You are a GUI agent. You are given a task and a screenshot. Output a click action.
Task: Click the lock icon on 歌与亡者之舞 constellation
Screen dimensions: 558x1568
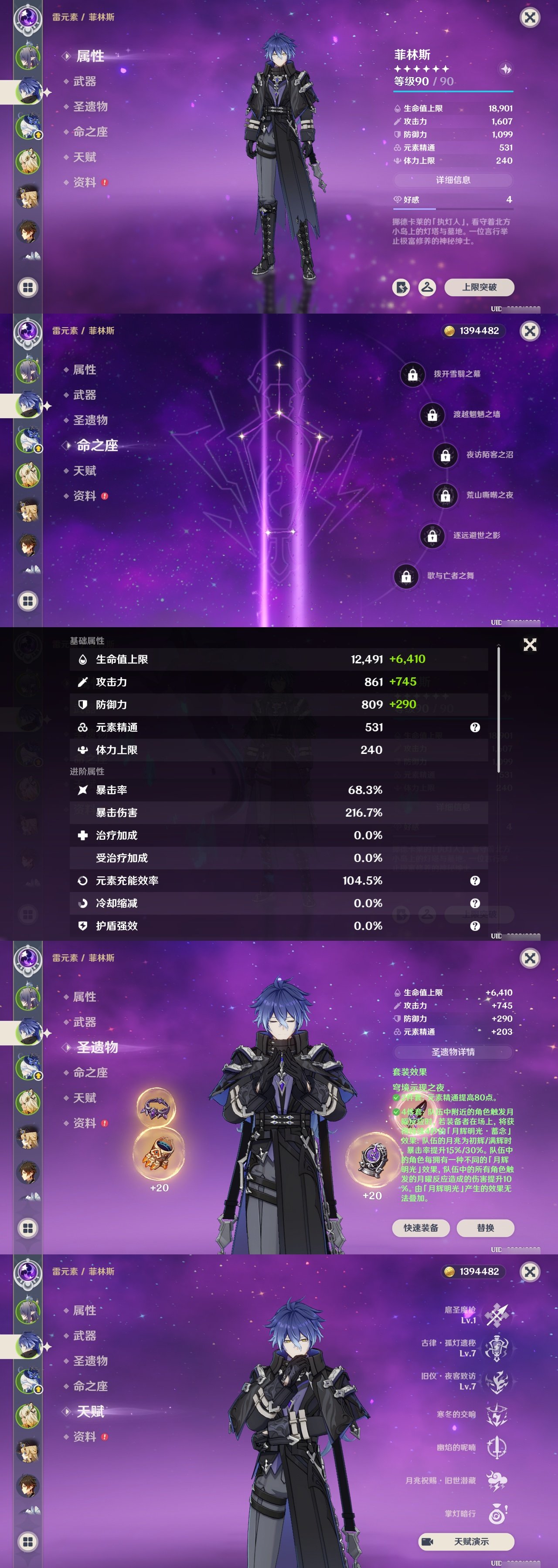click(x=406, y=576)
